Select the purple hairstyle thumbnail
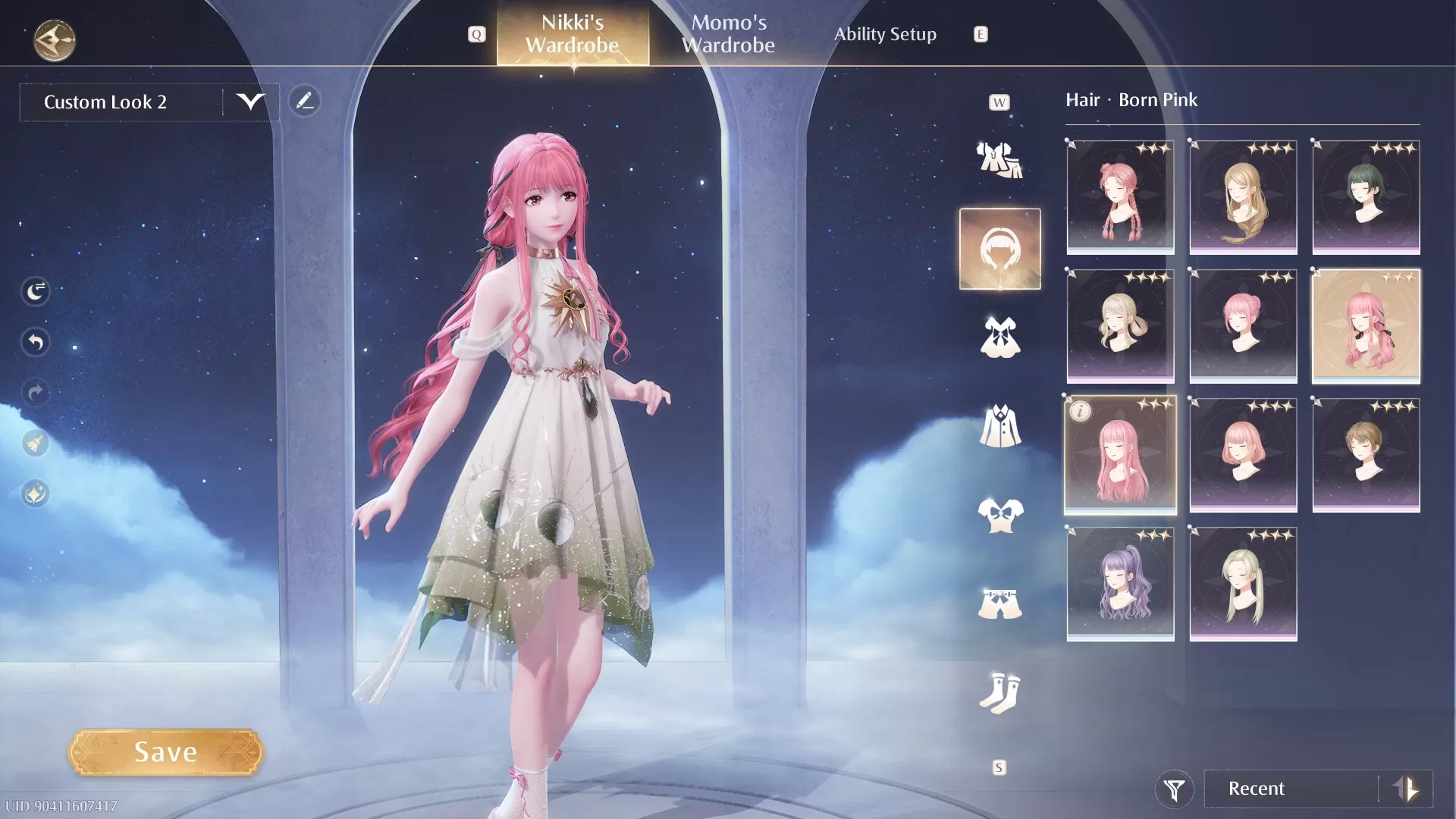This screenshot has width=1456, height=819. point(1120,584)
